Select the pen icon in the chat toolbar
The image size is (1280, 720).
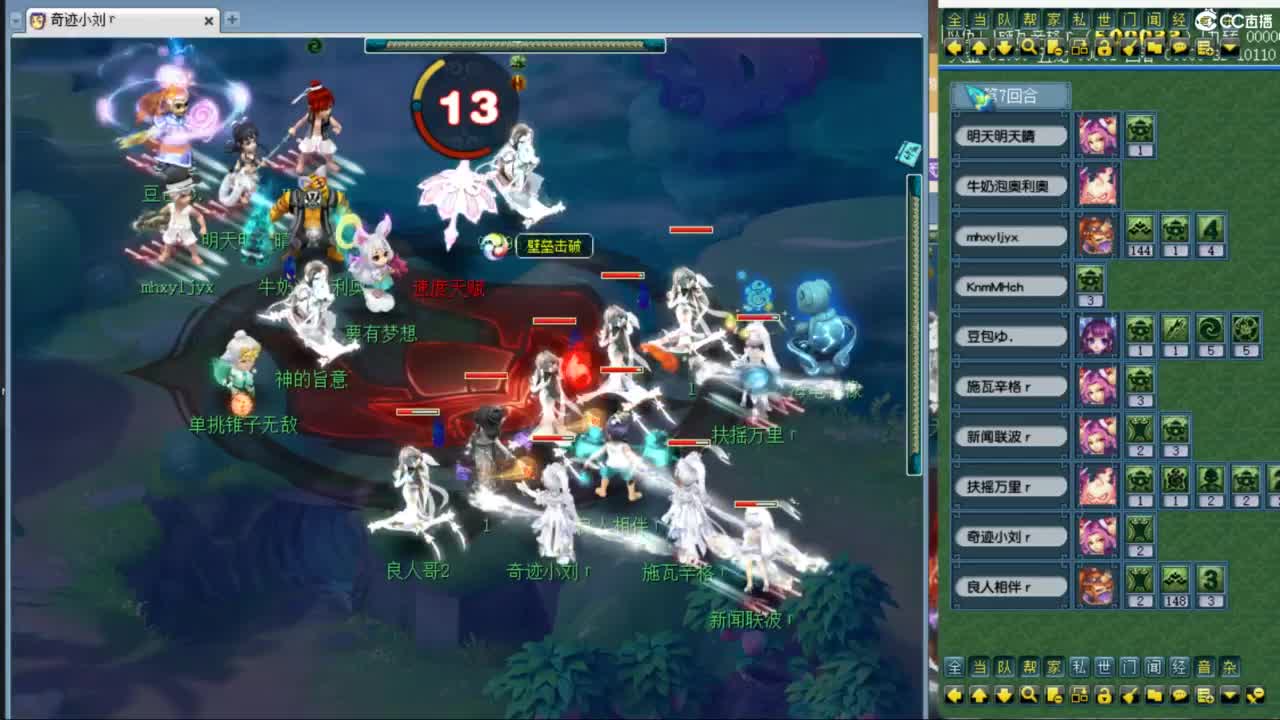point(1128,47)
